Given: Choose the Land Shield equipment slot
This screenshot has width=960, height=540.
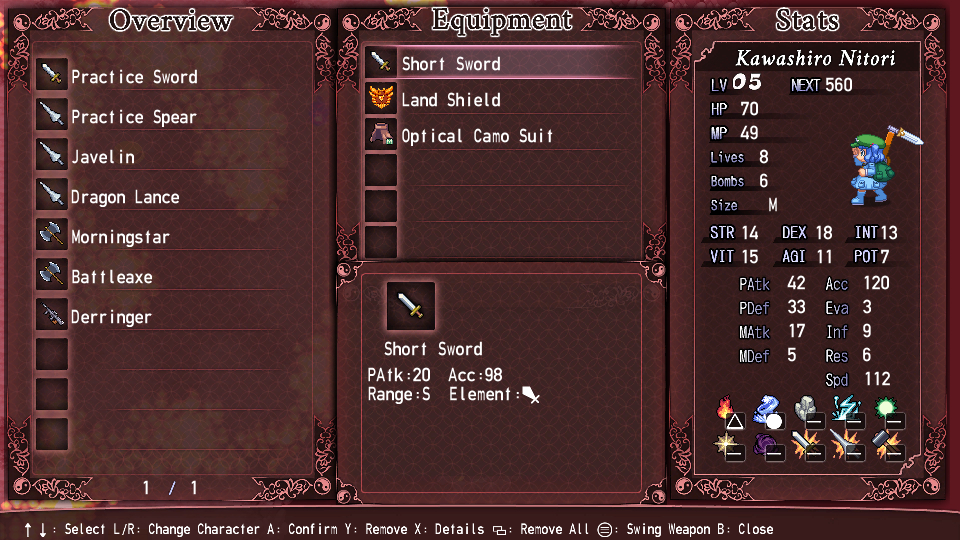Looking at the screenshot, I should coord(451,100).
